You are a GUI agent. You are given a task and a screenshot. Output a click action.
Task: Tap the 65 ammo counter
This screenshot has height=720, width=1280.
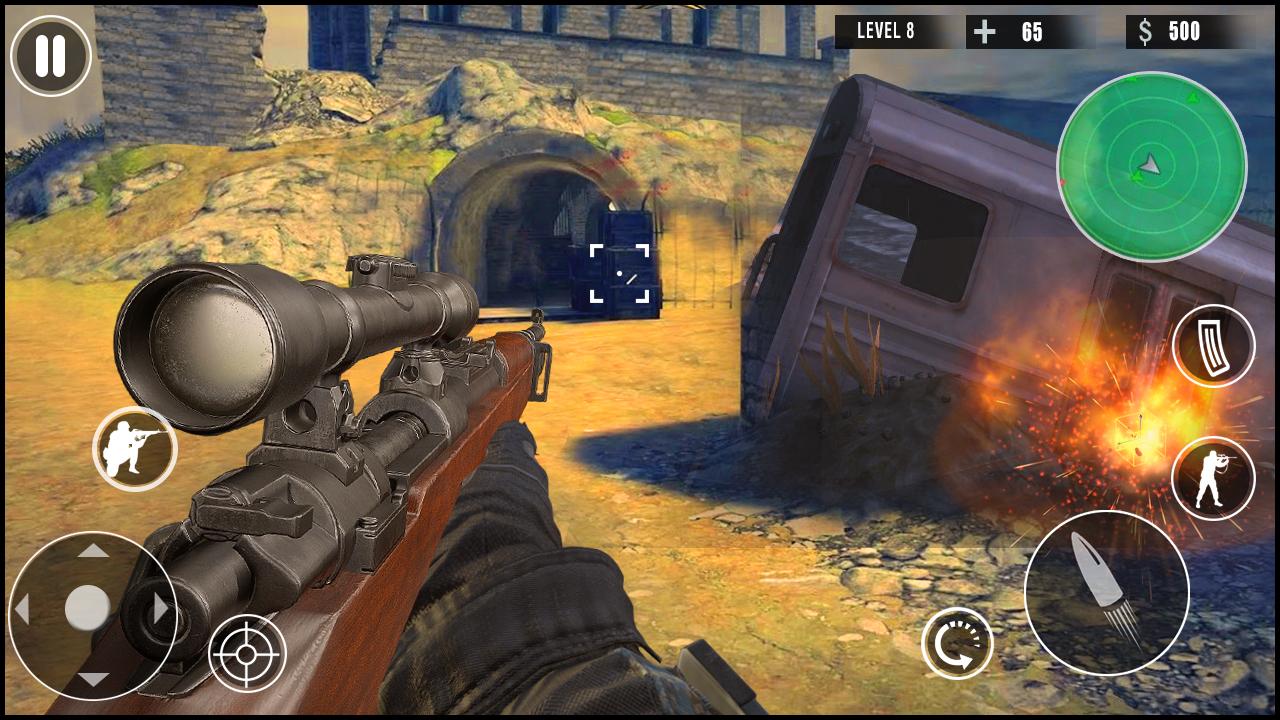pos(1030,31)
